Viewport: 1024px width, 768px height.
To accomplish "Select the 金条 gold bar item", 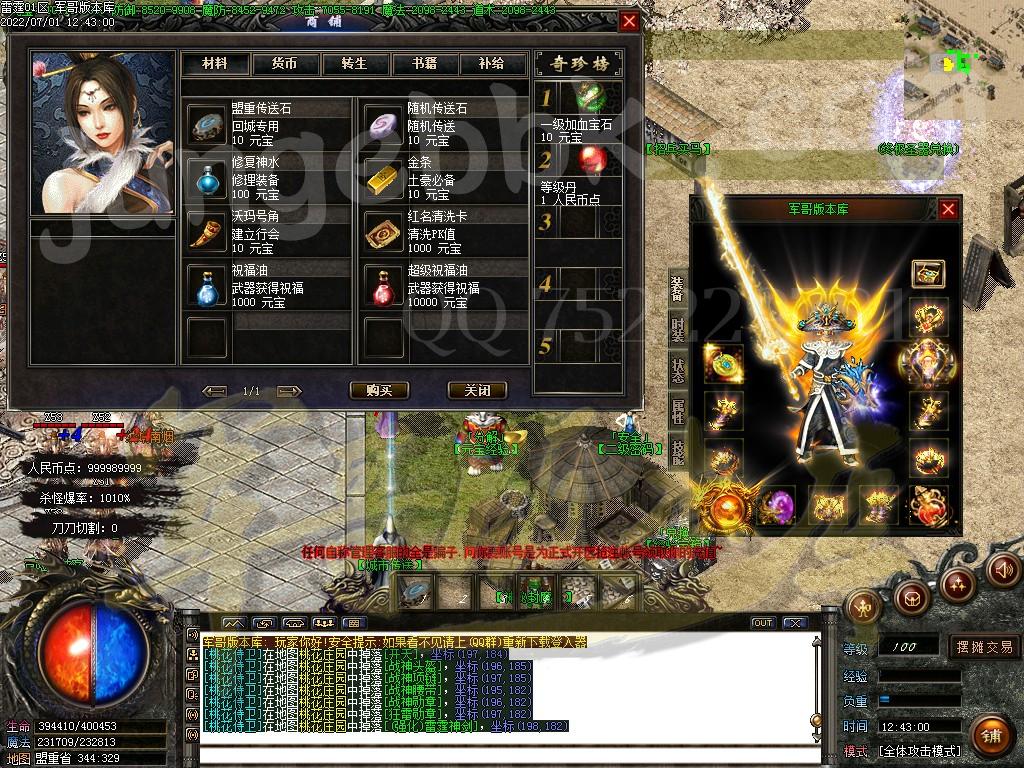I will [382, 178].
